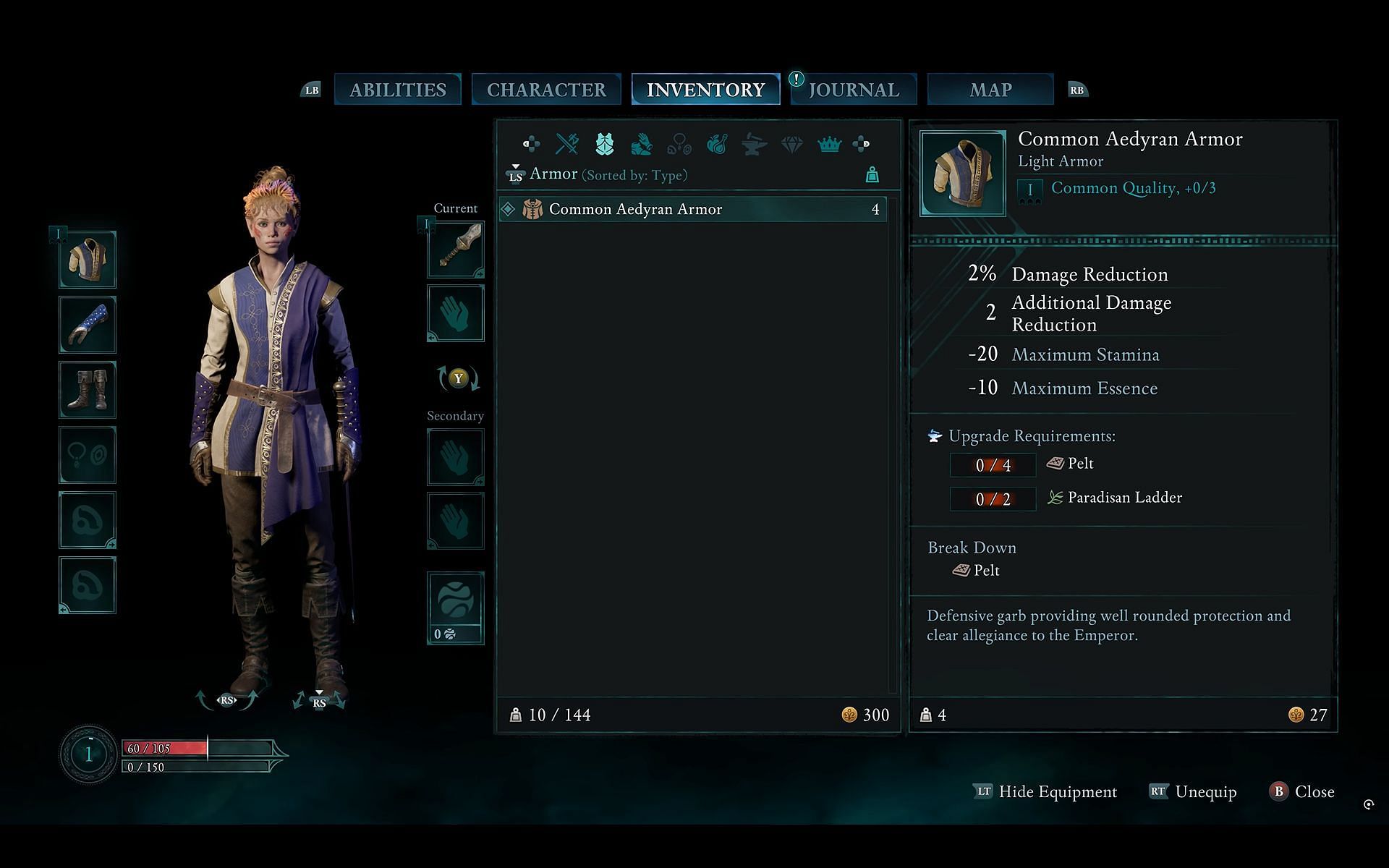
Task: Open the Character tab
Action: point(546,90)
